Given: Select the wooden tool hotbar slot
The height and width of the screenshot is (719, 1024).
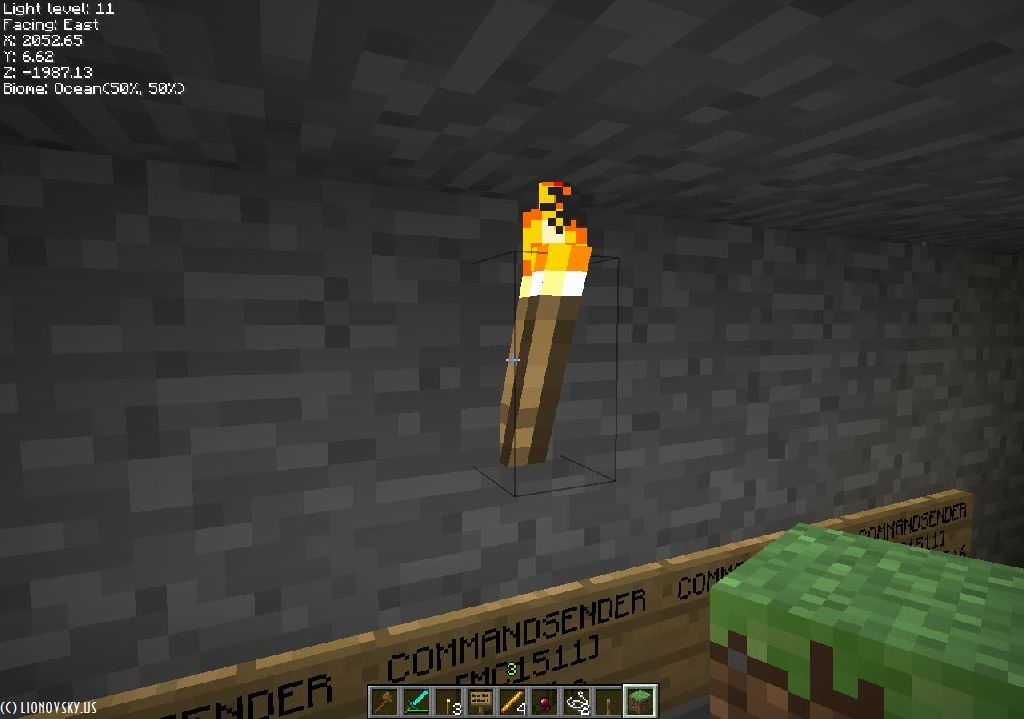Looking at the screenshot, I should click(384, 702).
